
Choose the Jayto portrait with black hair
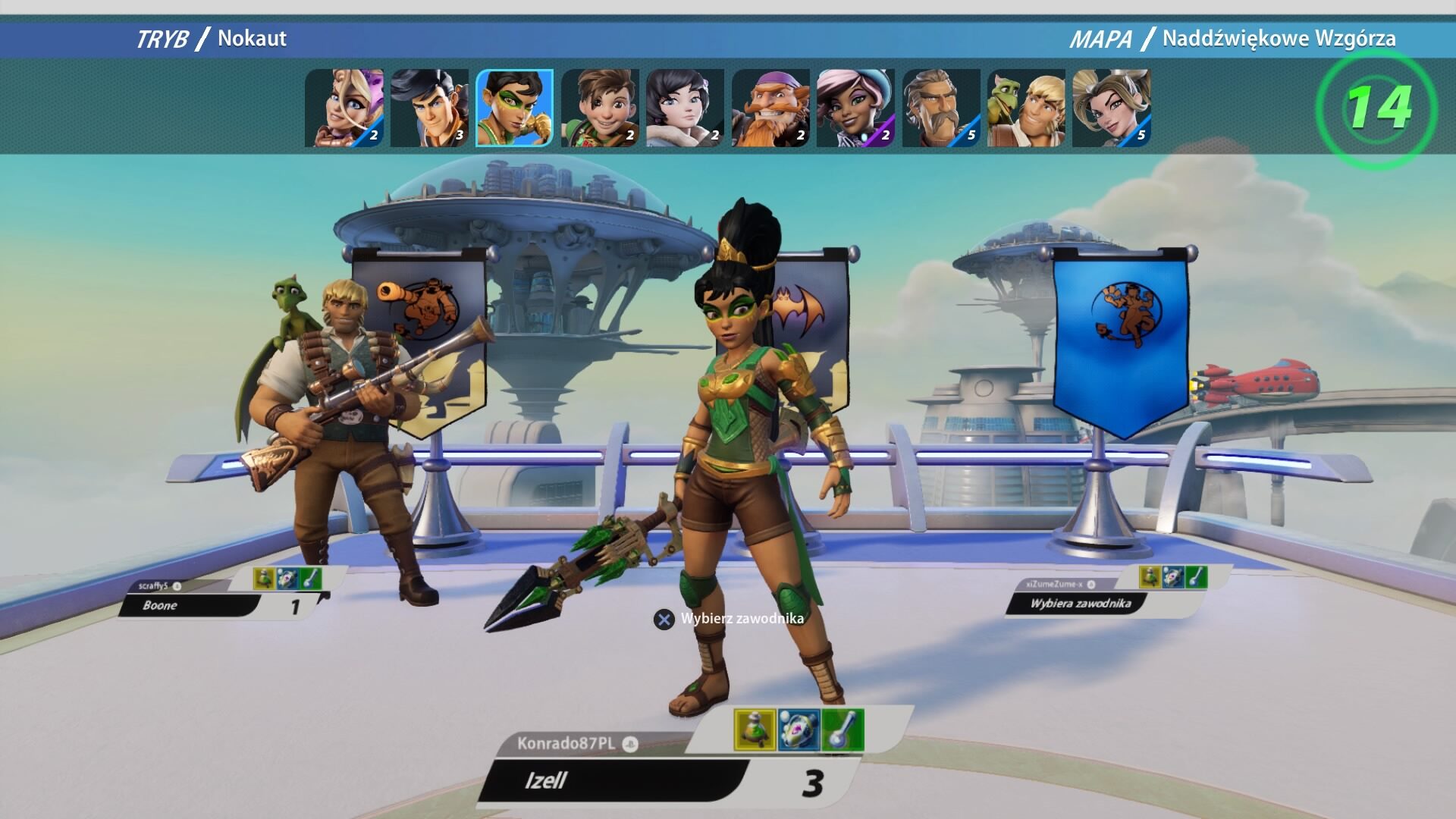(x=429, y=108)
